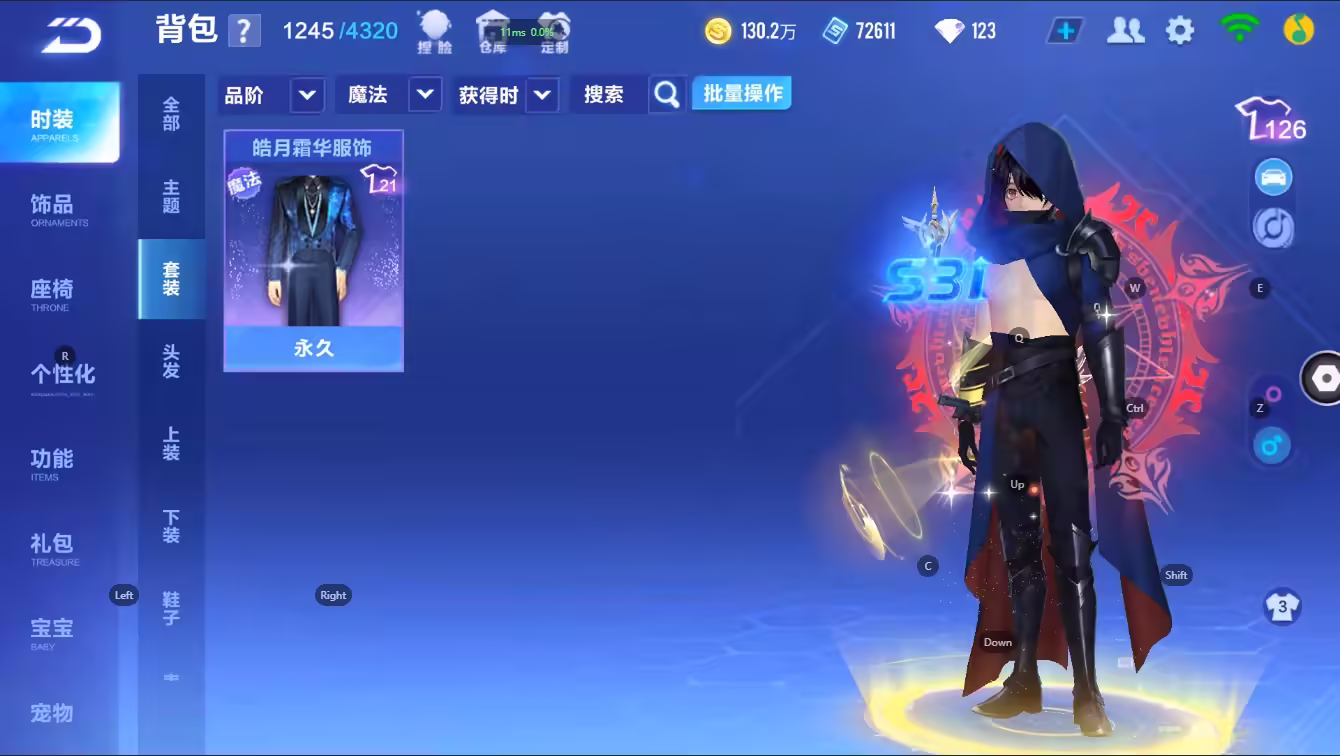Go back using the top-left arrow logo
The height and width of the screenshot is (756, 1340).
click(x=71, y=36)
